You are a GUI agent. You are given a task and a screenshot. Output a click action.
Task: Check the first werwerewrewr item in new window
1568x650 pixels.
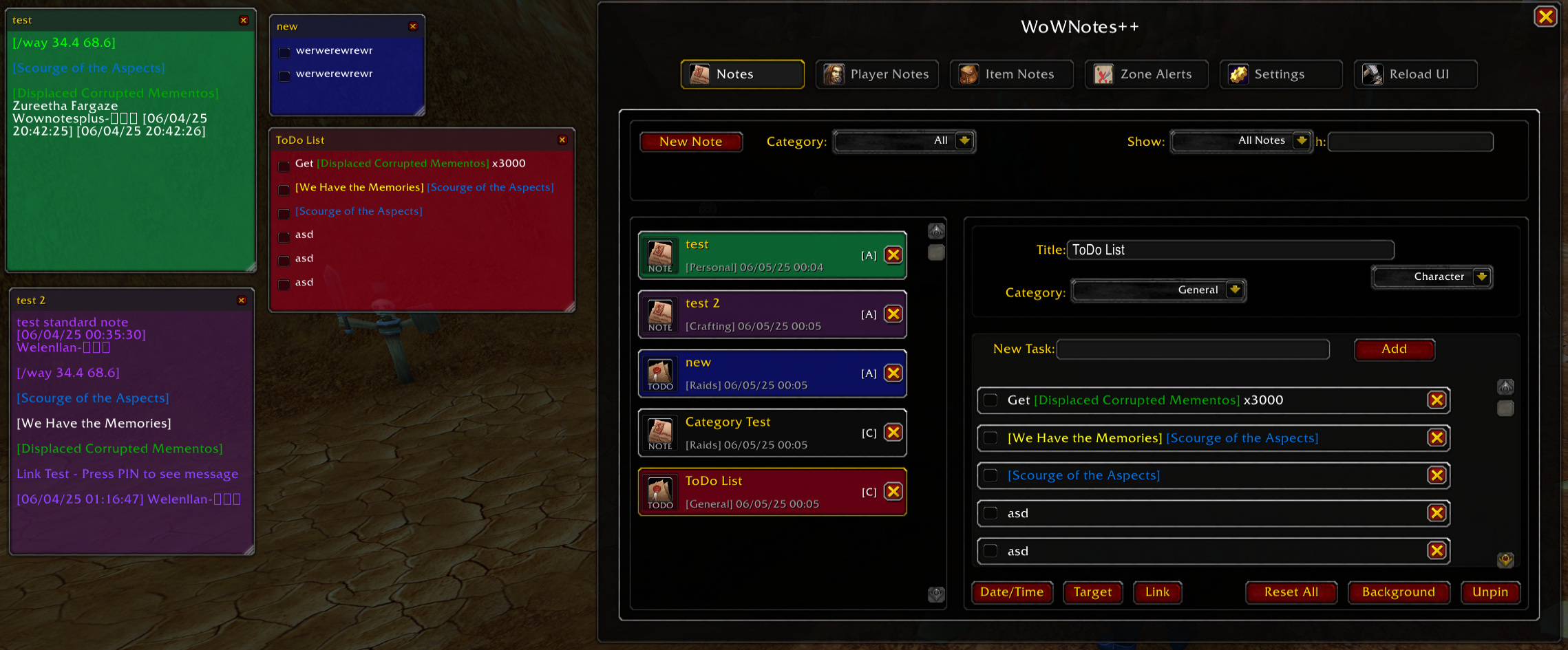coord(285,52)
